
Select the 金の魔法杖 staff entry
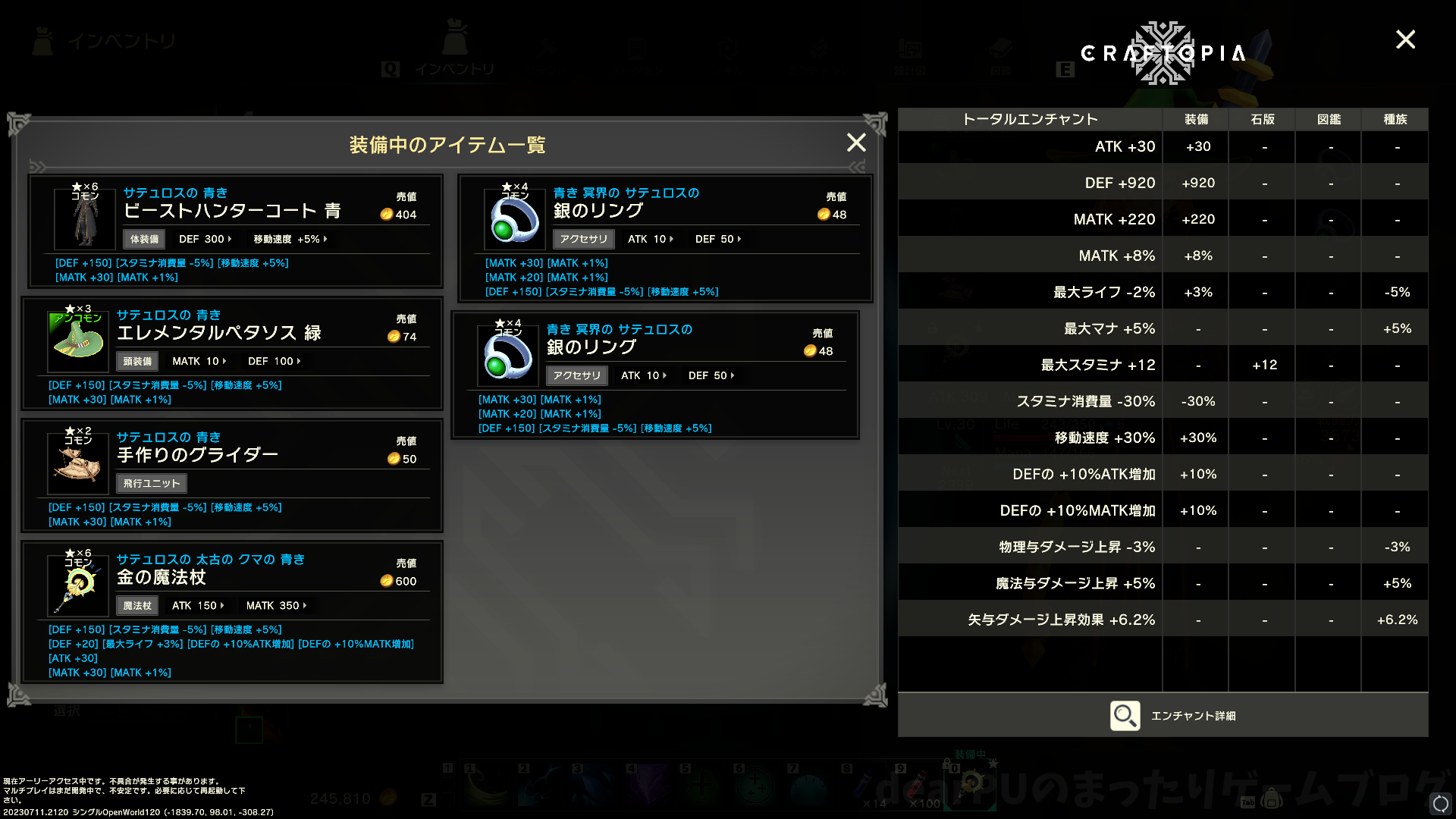232,611
